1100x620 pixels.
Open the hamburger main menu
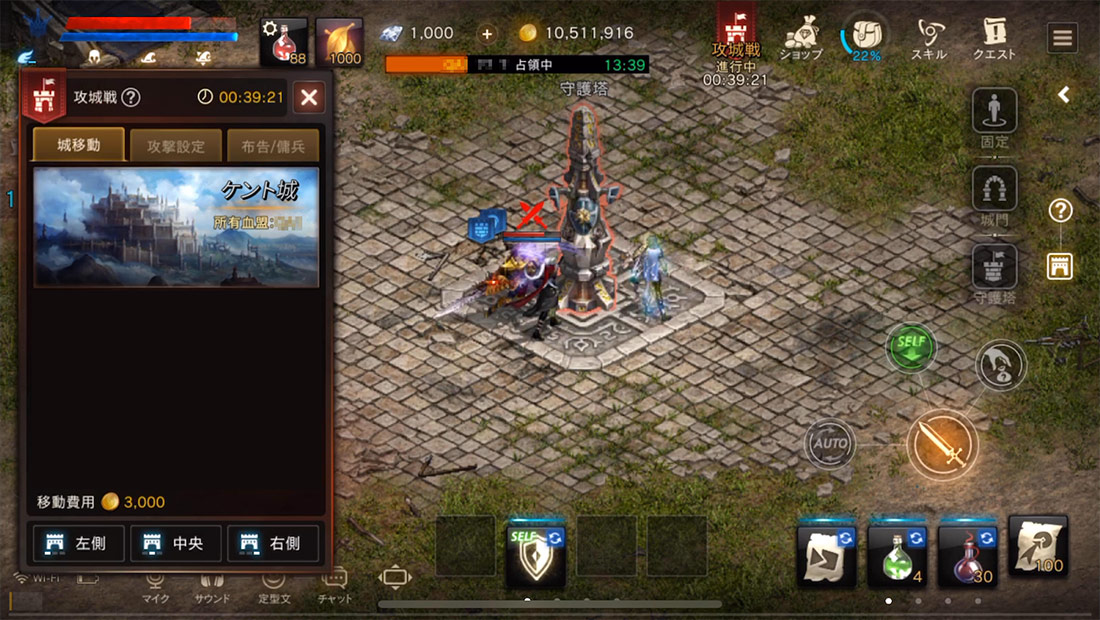(1062, 38)
